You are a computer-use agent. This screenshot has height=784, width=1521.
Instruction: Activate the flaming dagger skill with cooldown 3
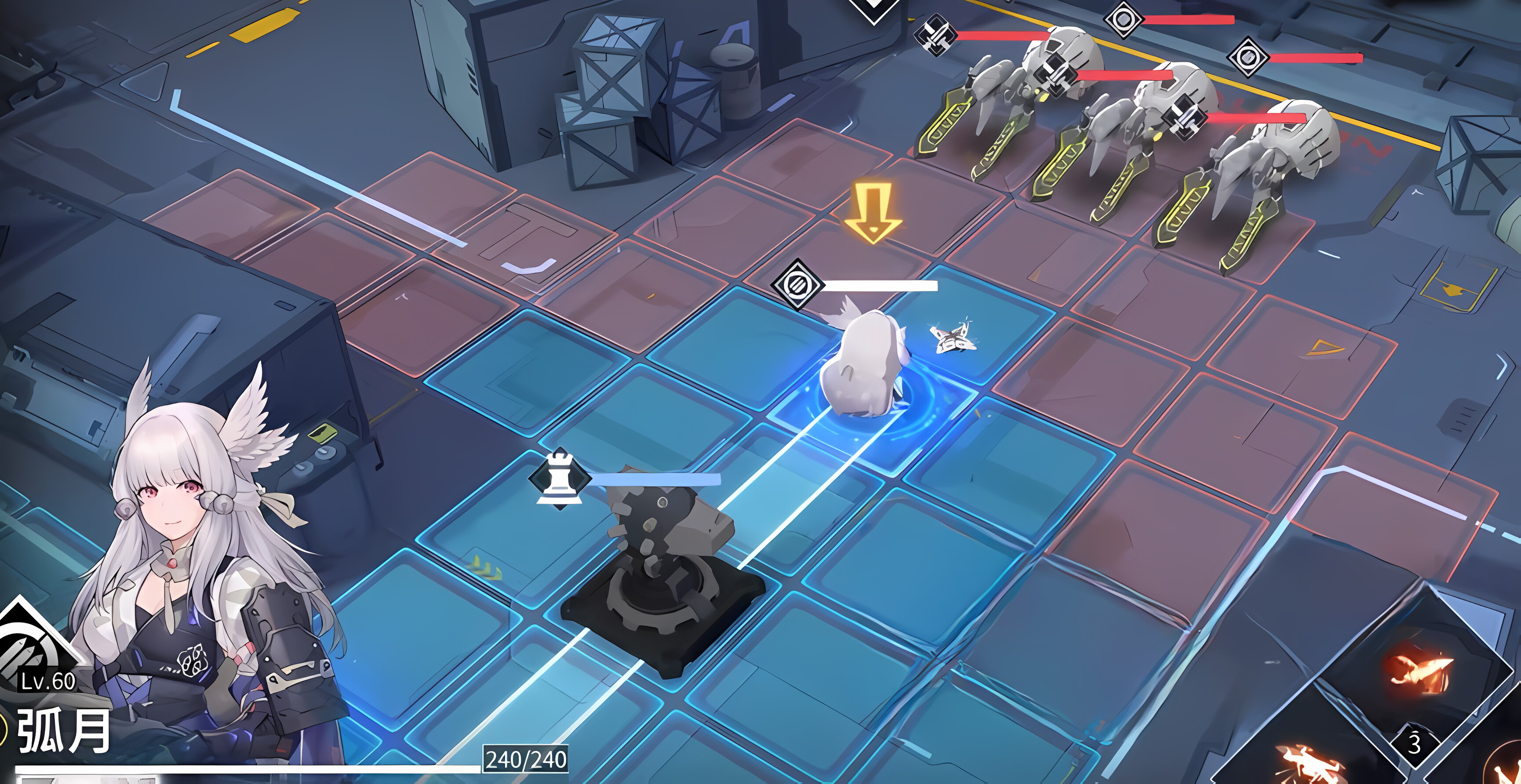click(x=1417, y=673)
